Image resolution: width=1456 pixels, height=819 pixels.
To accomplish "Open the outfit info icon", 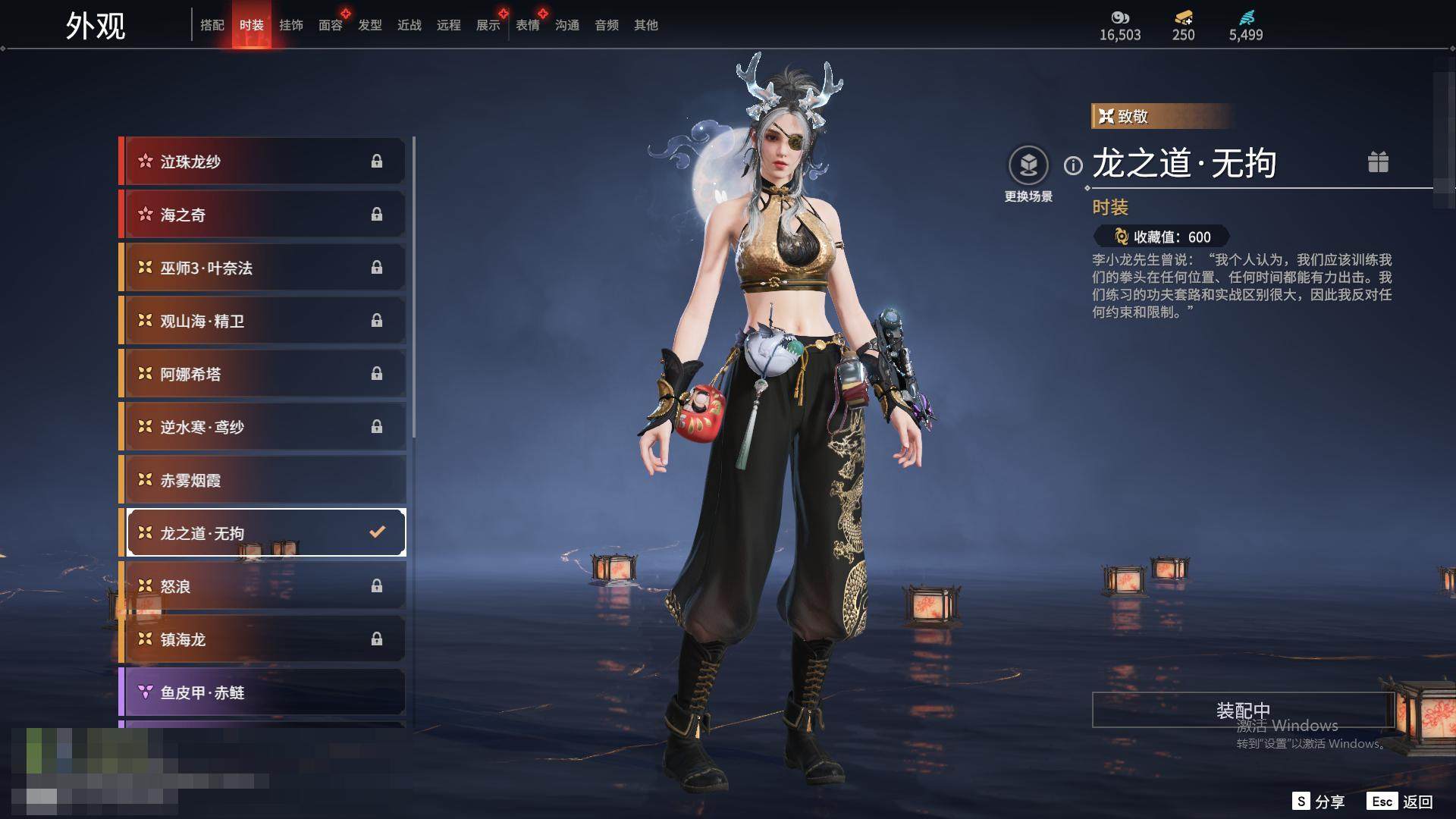I will 1073,165.
